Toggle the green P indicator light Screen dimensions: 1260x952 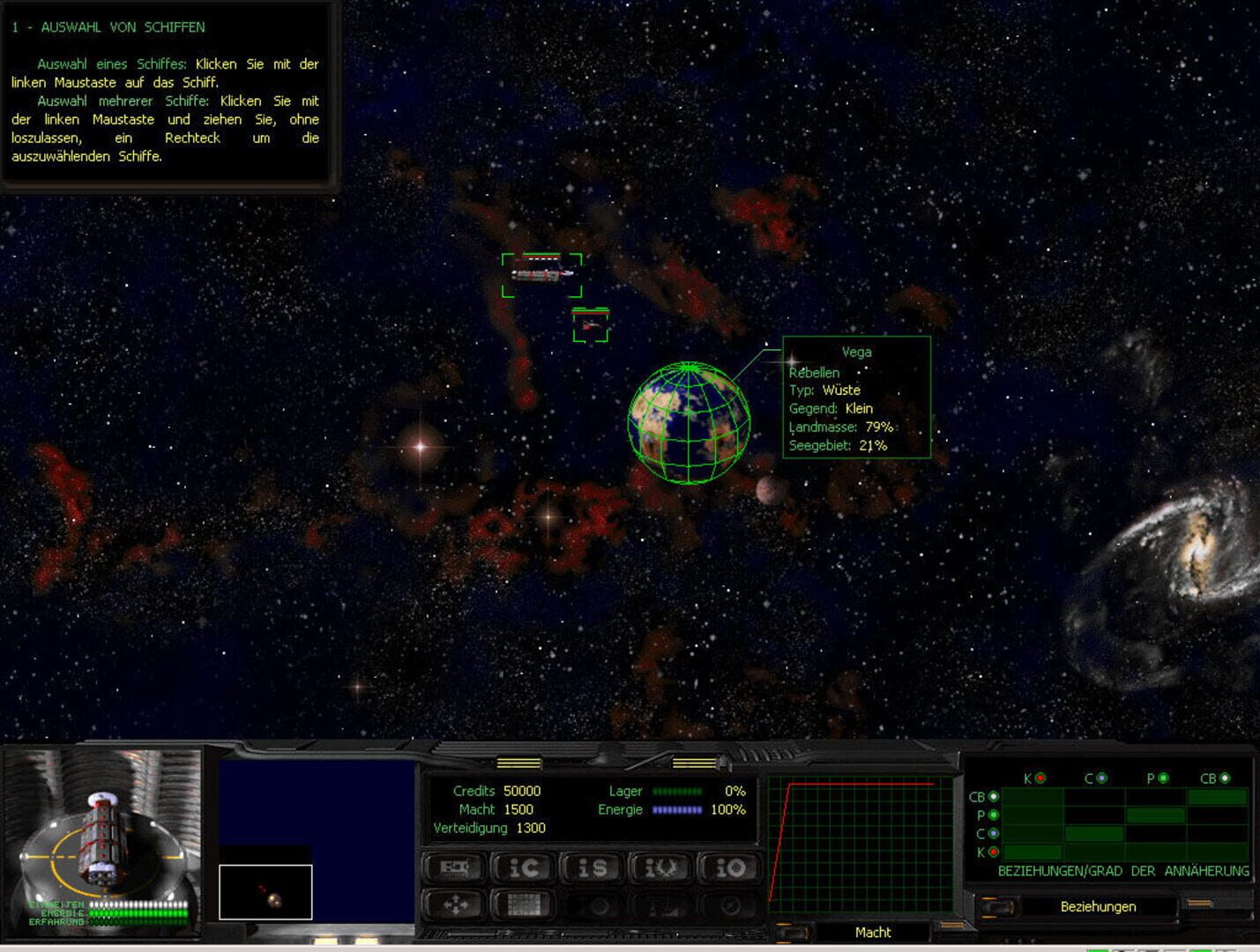click(x=1163, y=777)
